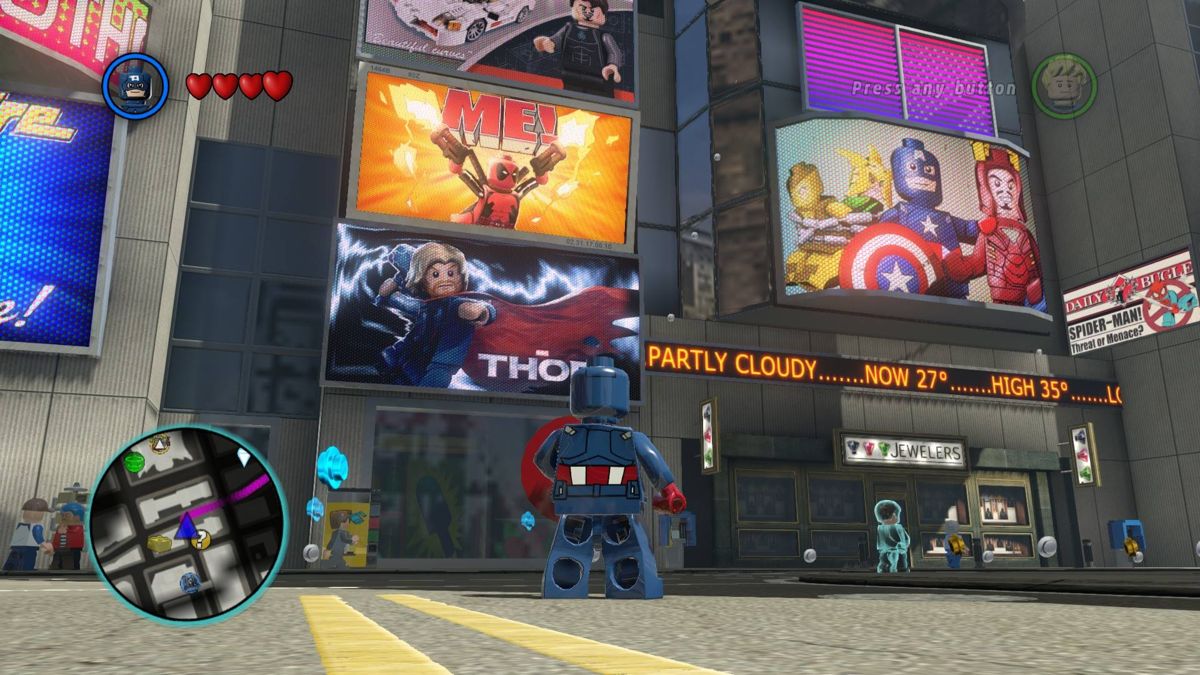Image resolution: width=1200 pixels, height=675 pixels.
Task: Choose the gold brick marker on minimap
Action: pos(159,543)
